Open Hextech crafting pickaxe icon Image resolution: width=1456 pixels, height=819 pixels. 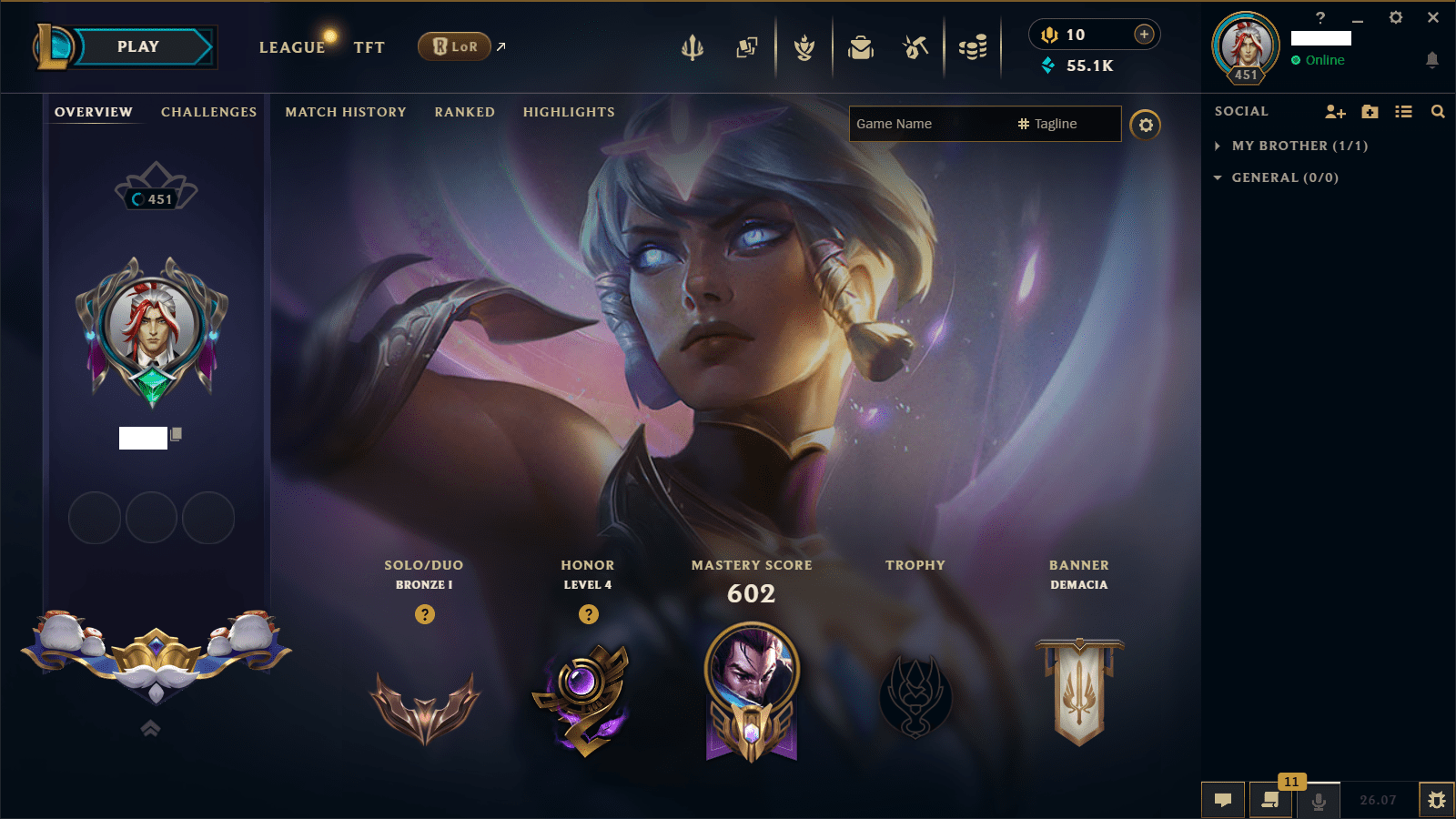[x=915, y=47]
